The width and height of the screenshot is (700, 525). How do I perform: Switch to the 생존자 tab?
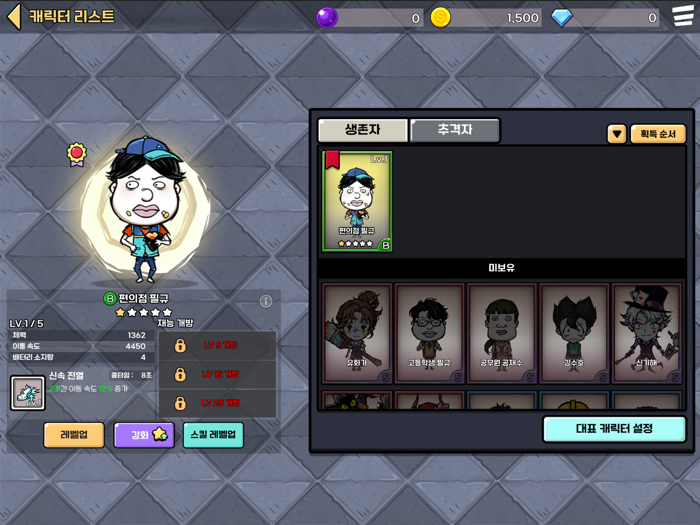click(x=362, y=131)
